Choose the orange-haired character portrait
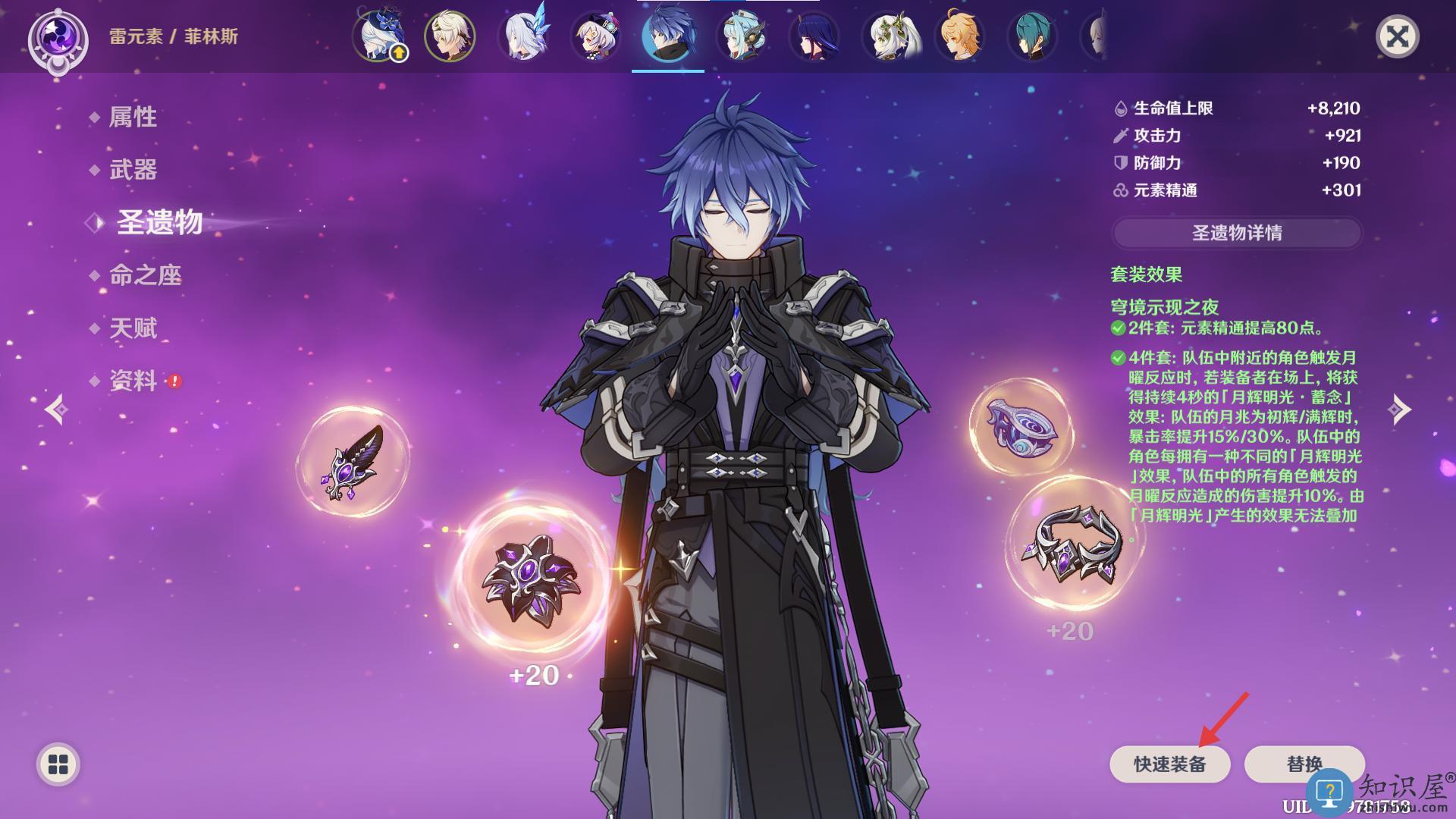This screenshot has height=819, width=1456. [x=960, y=36]
